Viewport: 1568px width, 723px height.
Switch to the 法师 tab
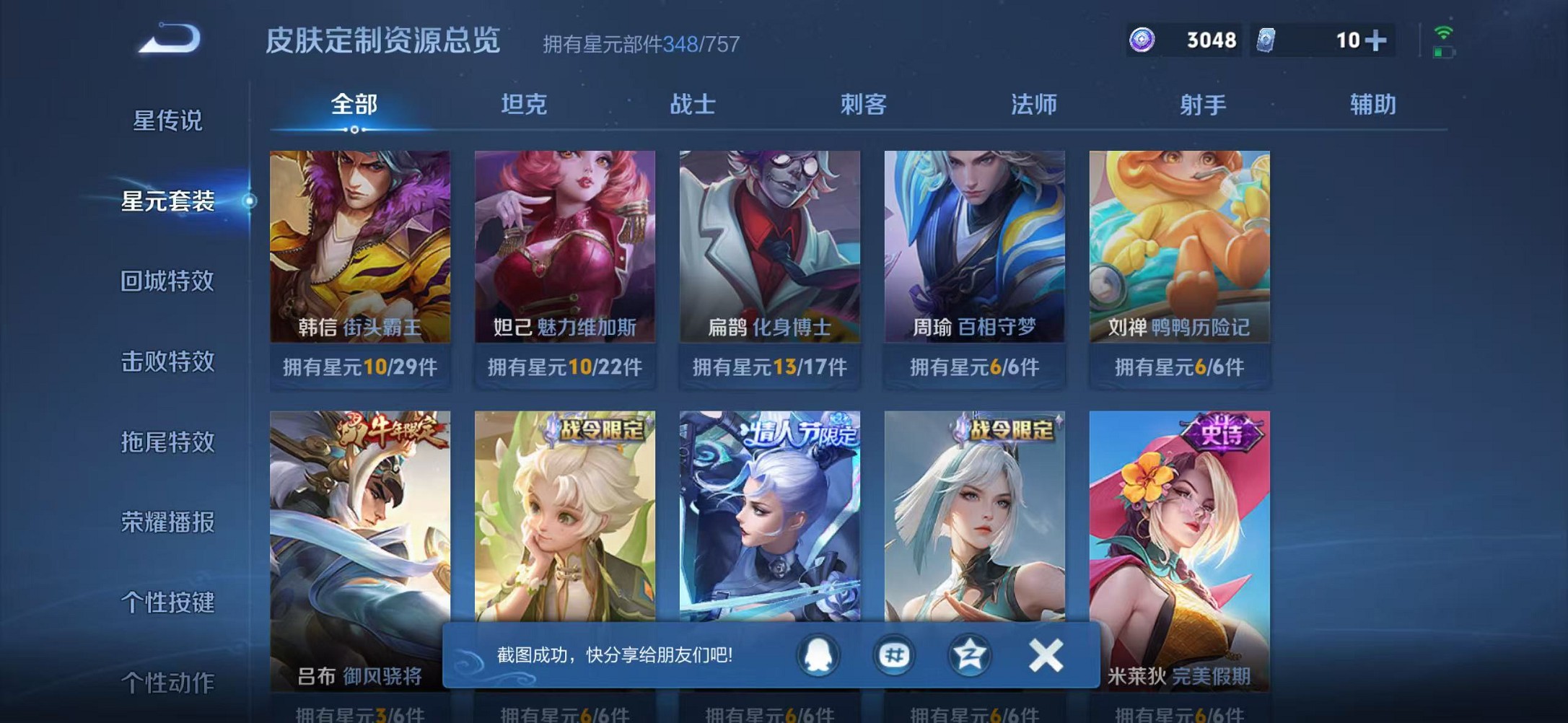click(1033, 105)
